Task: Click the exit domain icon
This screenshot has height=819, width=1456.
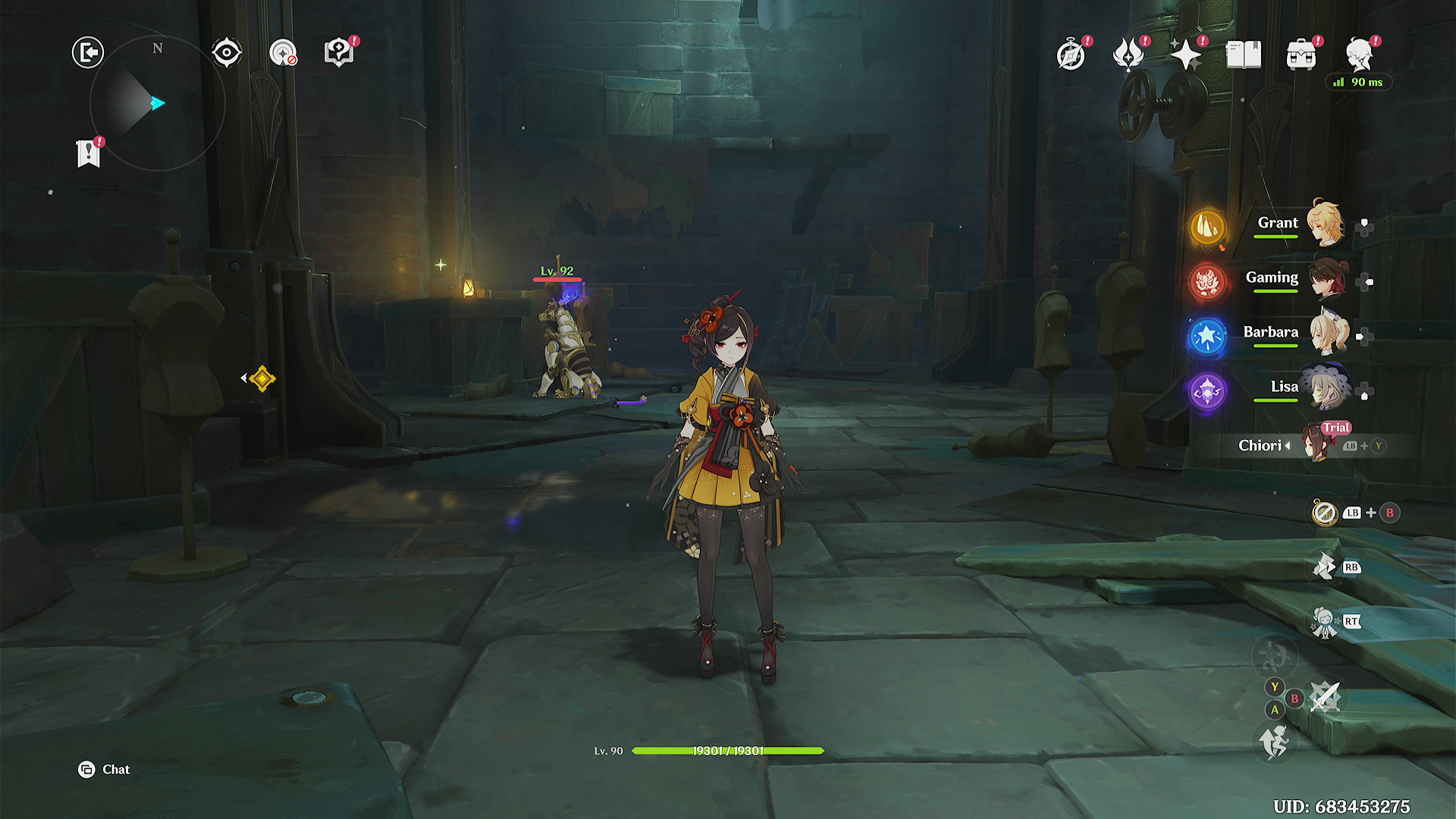Action: pyautogui.click(x=88, y=52)
